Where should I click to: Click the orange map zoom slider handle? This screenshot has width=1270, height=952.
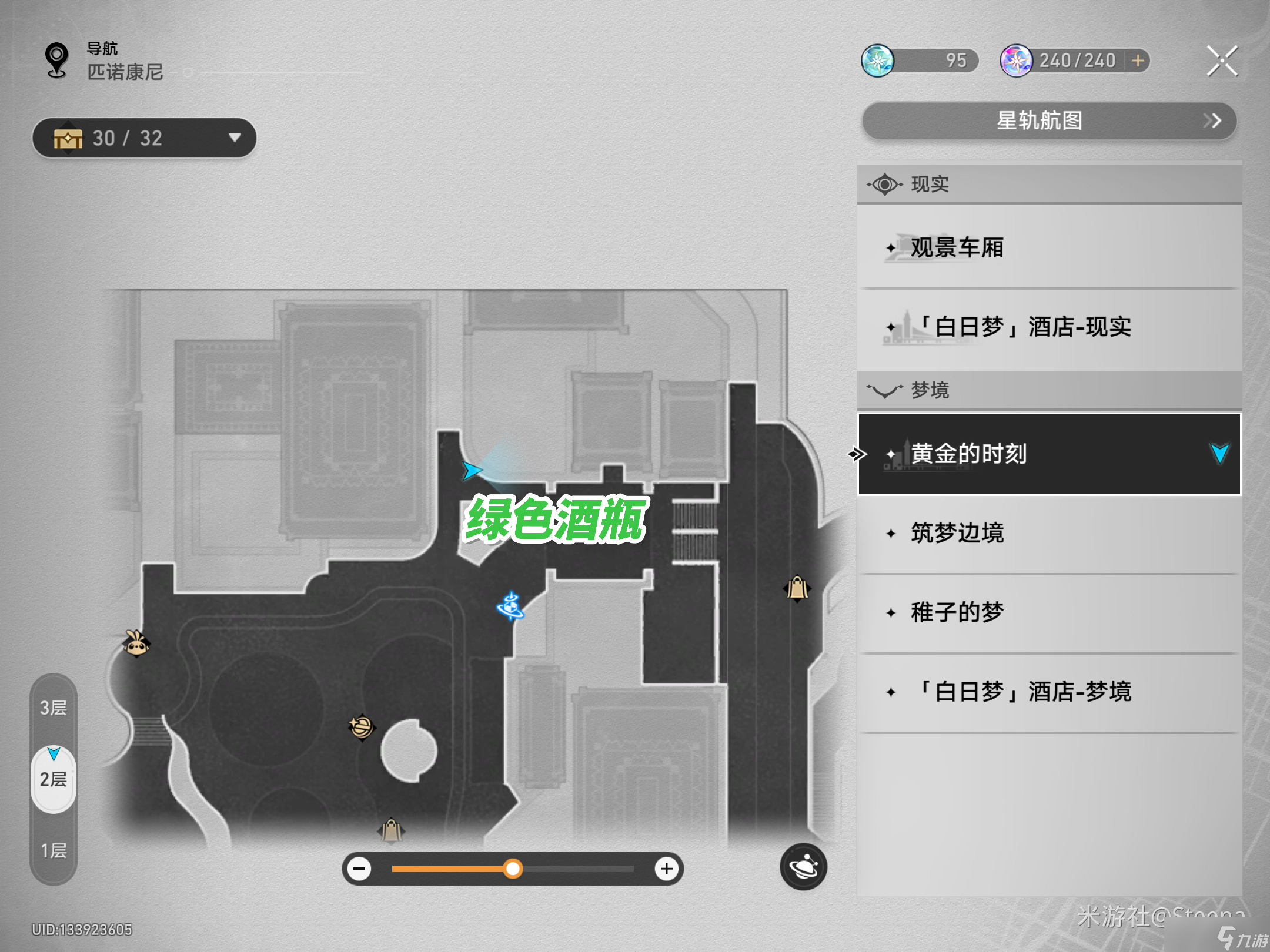tap(513, 869)
